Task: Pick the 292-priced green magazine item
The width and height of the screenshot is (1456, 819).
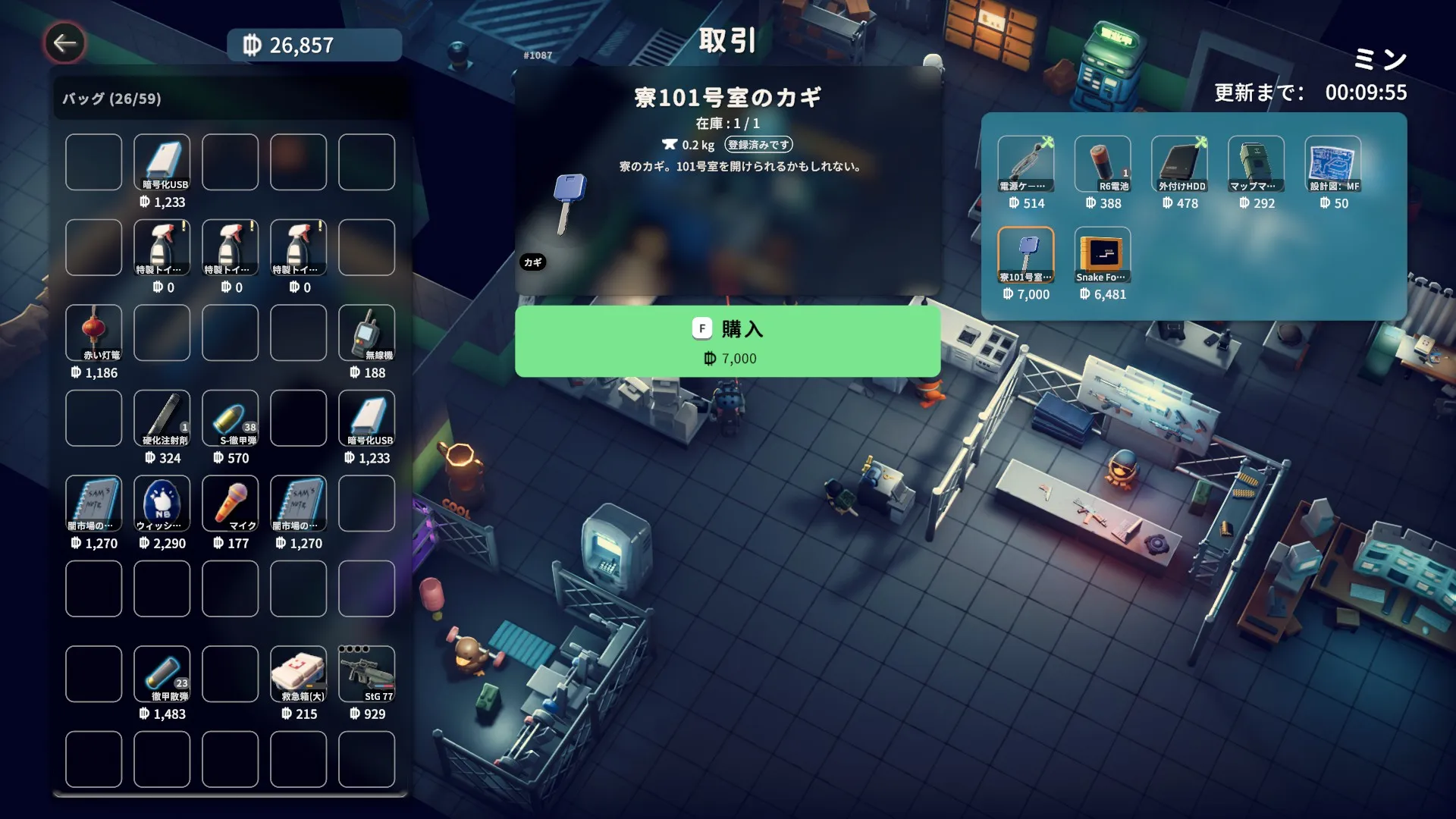Action: pos(1256,164)
